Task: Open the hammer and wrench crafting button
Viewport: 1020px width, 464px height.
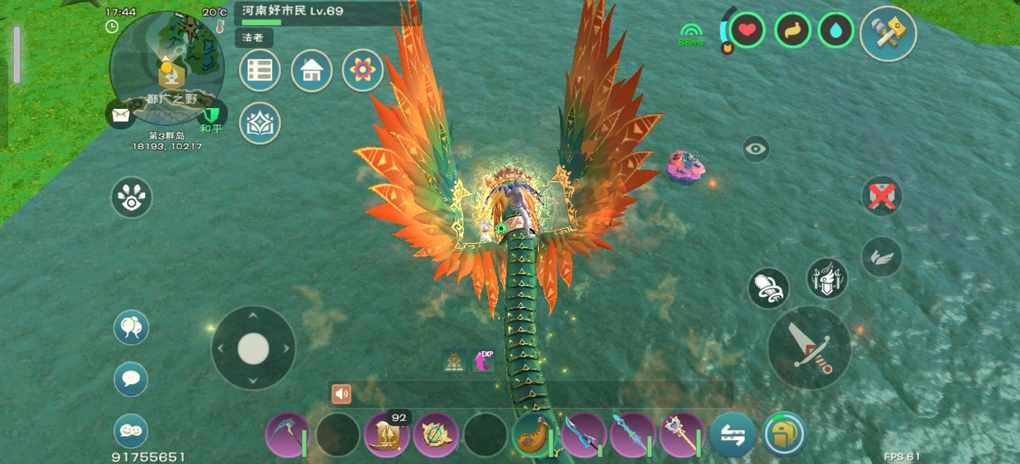Action: [x=888, y=33]
